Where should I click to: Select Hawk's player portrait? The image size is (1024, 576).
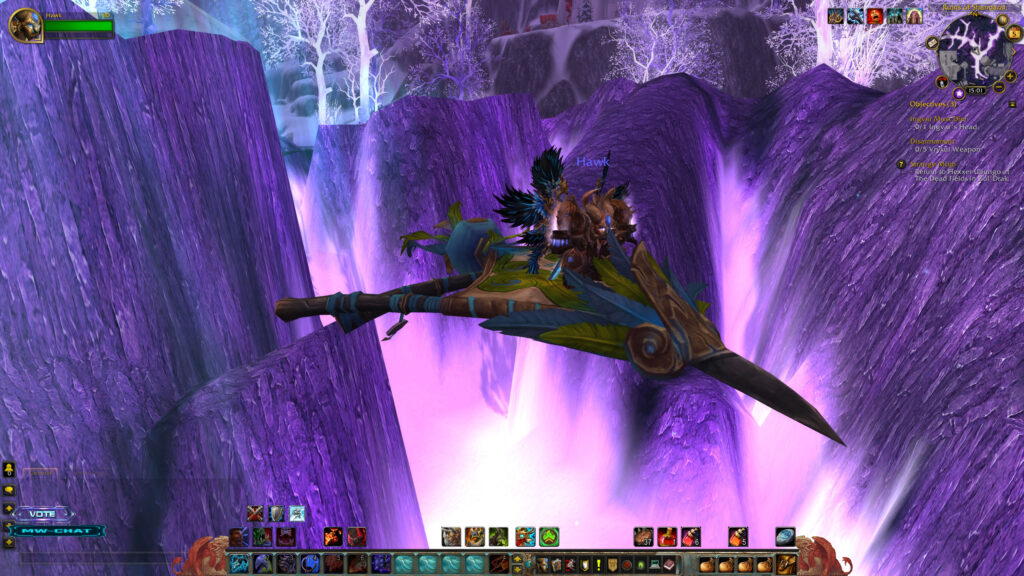25,25
